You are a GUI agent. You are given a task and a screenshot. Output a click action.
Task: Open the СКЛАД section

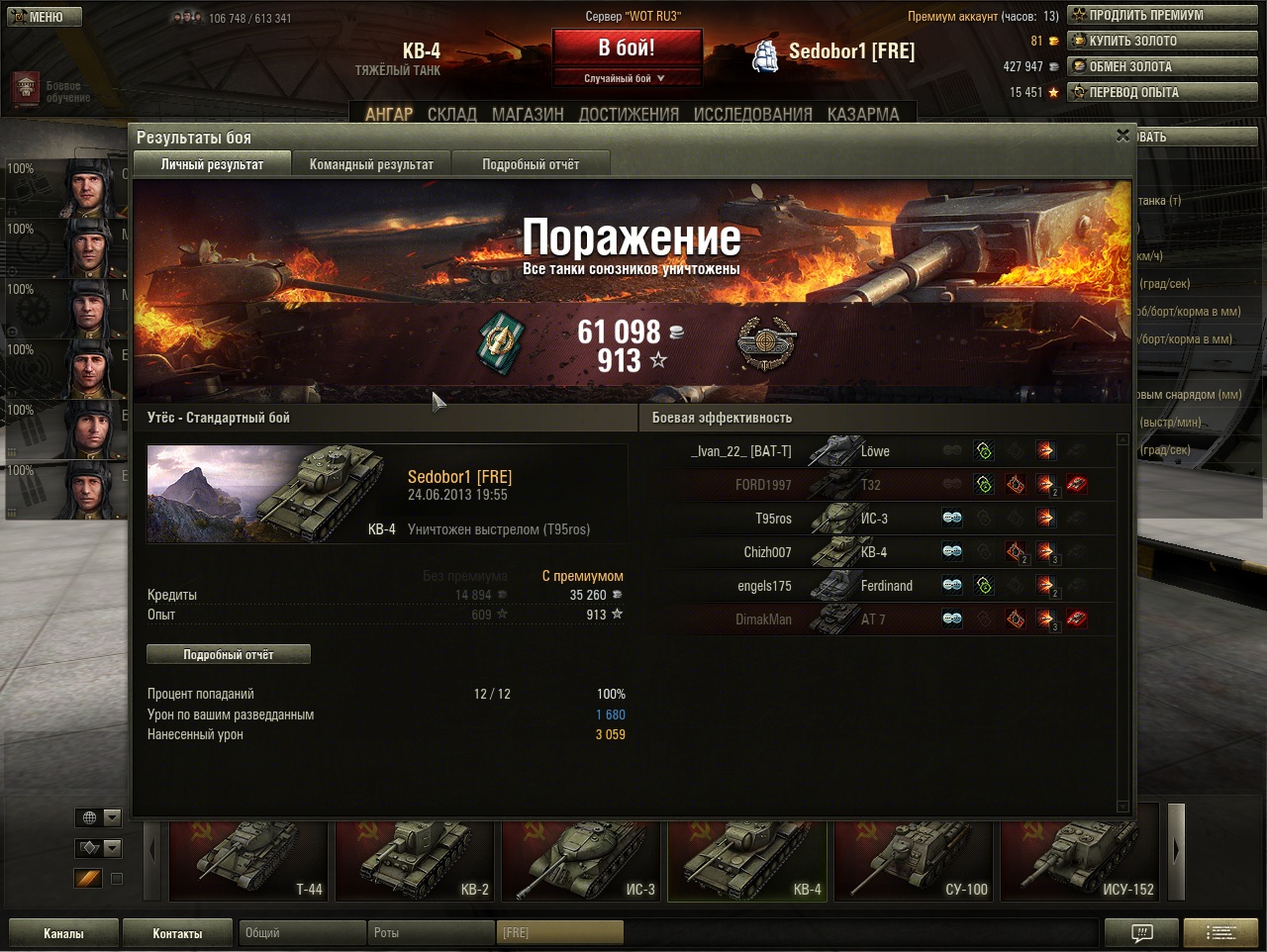[x=452, y=114]
